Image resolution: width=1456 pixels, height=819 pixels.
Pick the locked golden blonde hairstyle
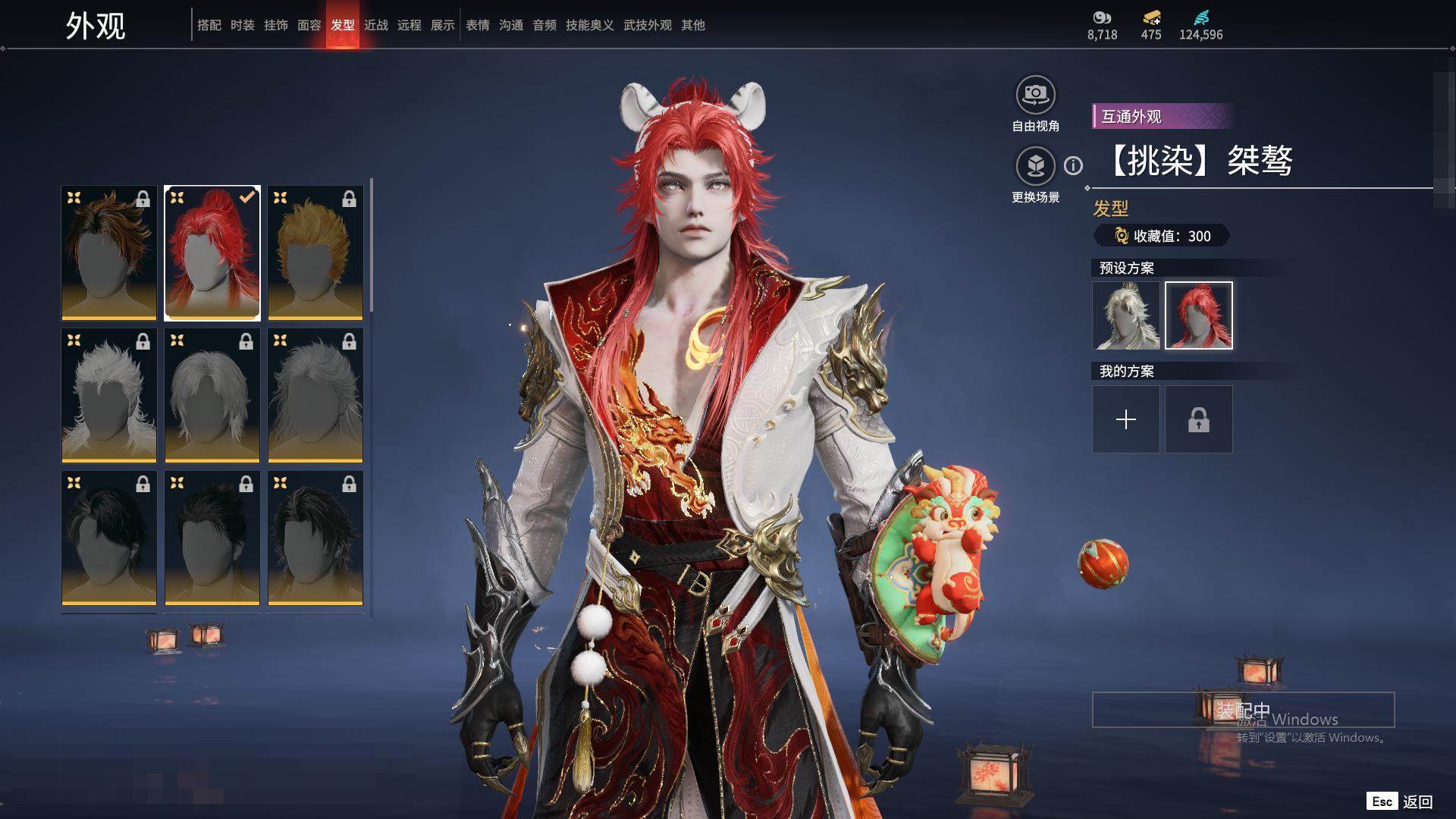click(315, 253)
